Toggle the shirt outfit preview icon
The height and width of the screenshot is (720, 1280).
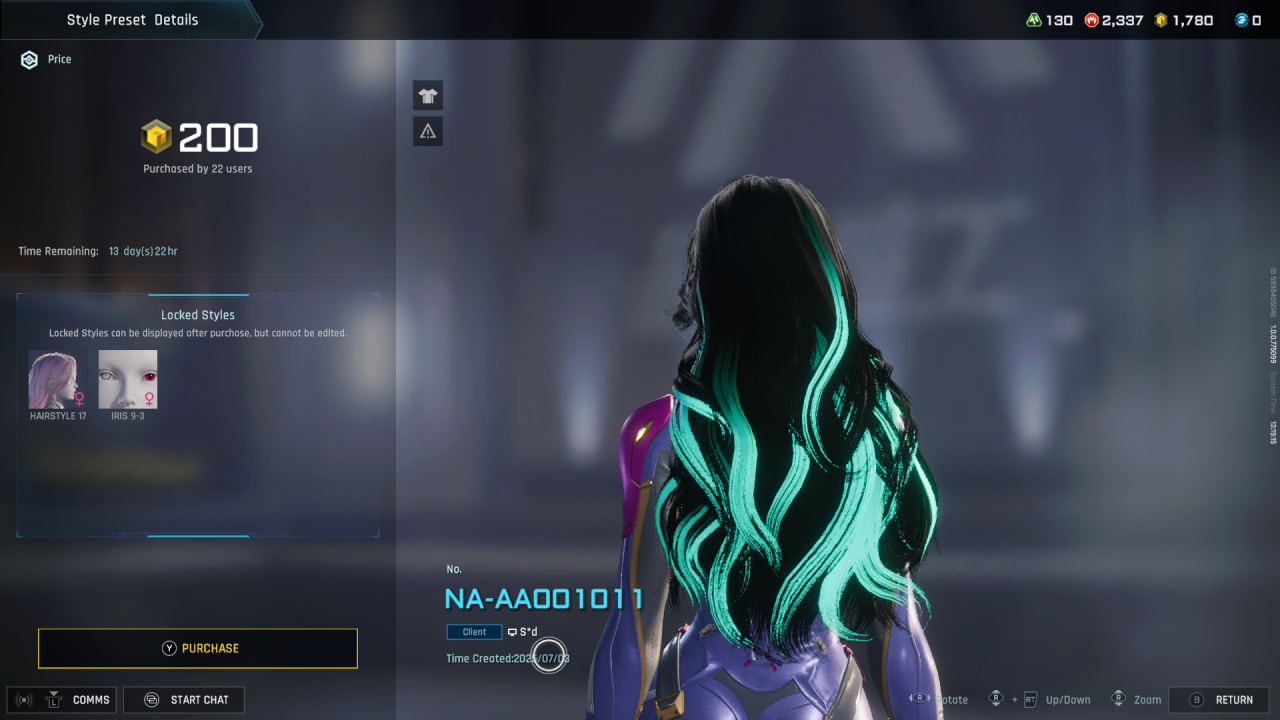(428, 96)
